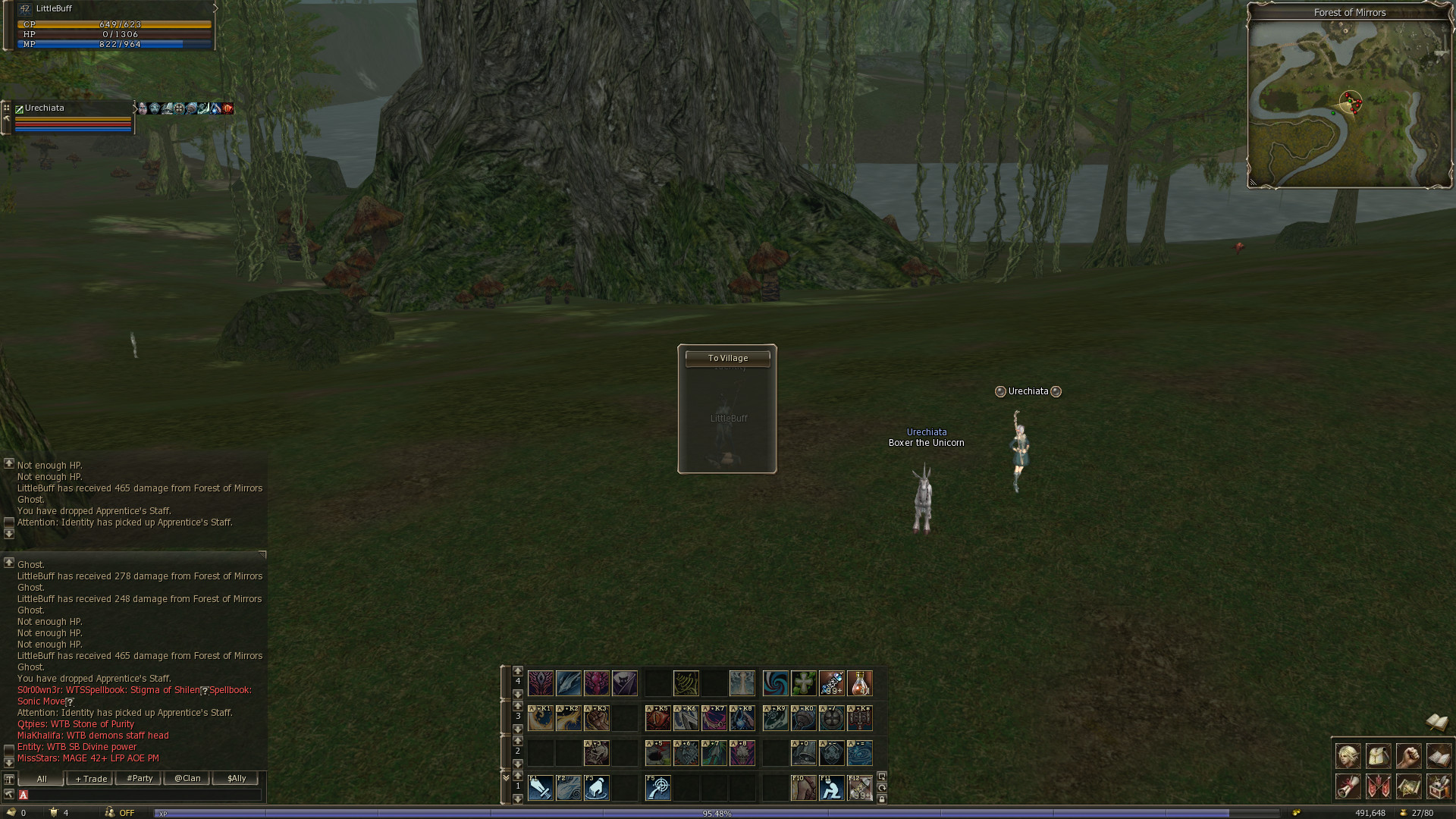Use the F11 sit/stand action
1456x819 pixels.
pyautogui.click(x=832, y=788)
